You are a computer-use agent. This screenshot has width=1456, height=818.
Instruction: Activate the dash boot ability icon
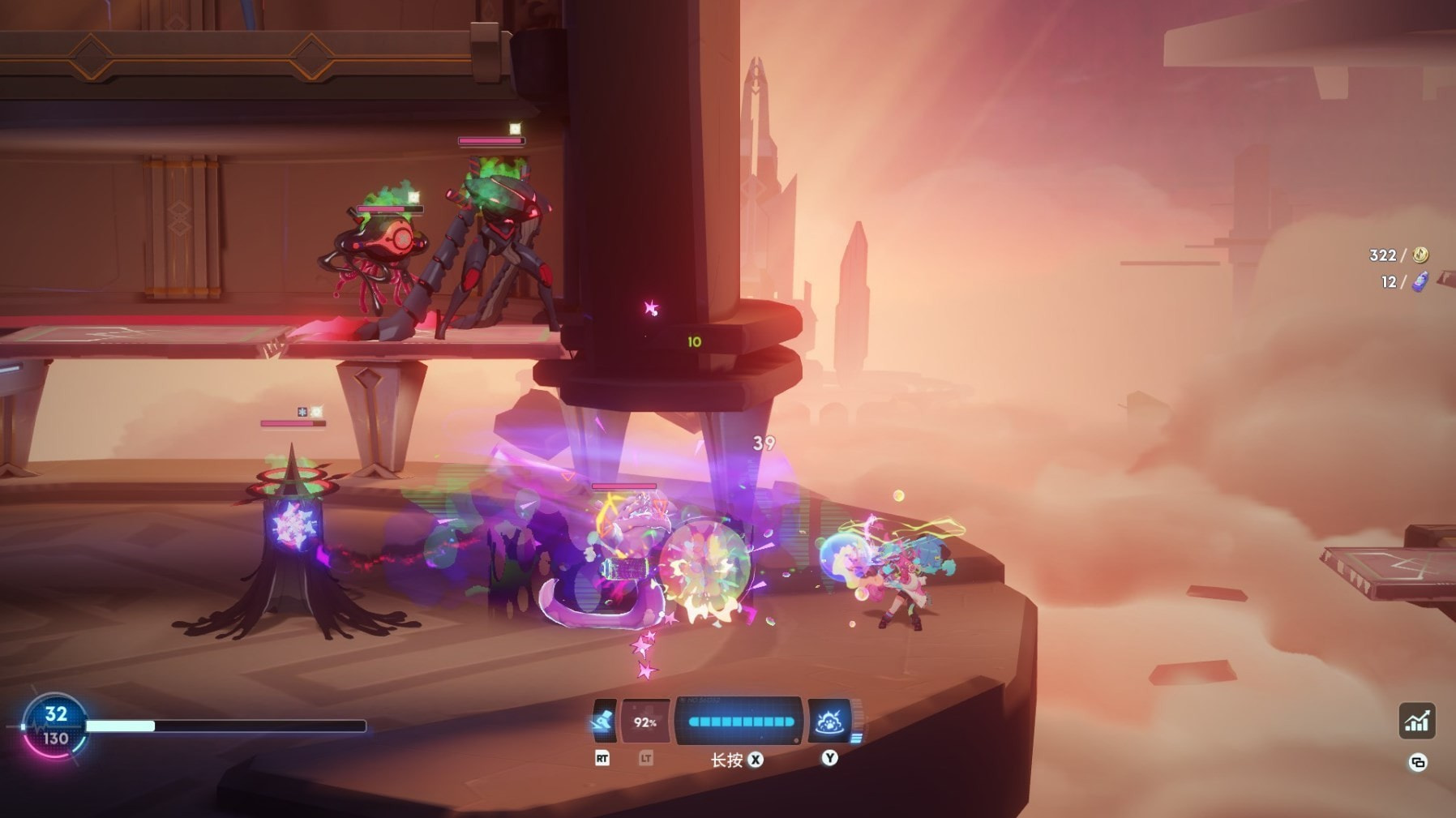pyautogui.click(x=604, y=721)
